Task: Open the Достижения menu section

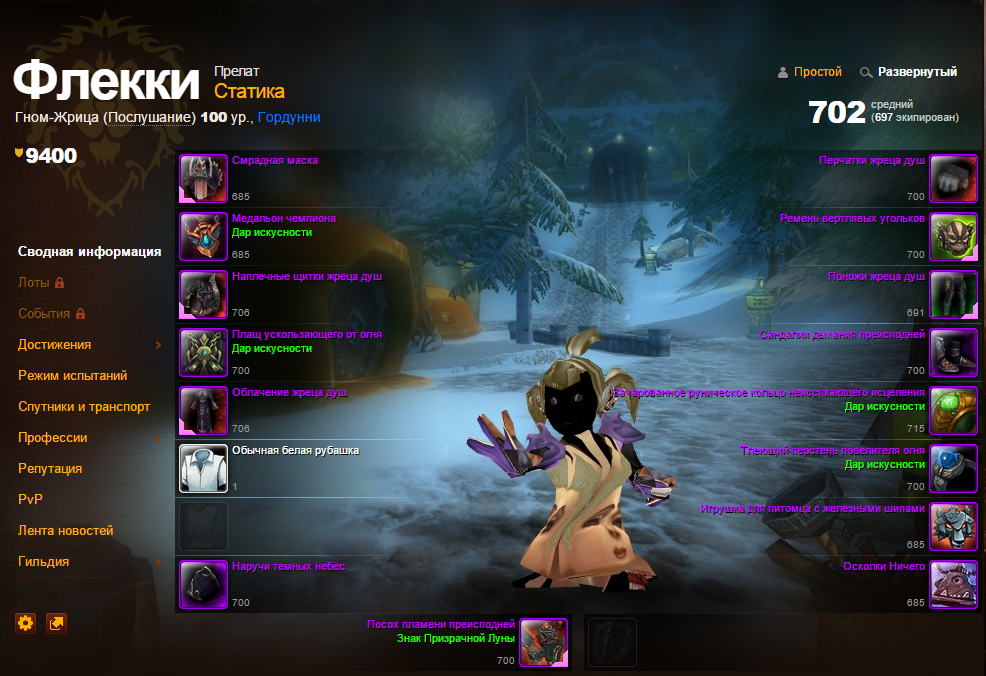Action: (x=55, y=345)
